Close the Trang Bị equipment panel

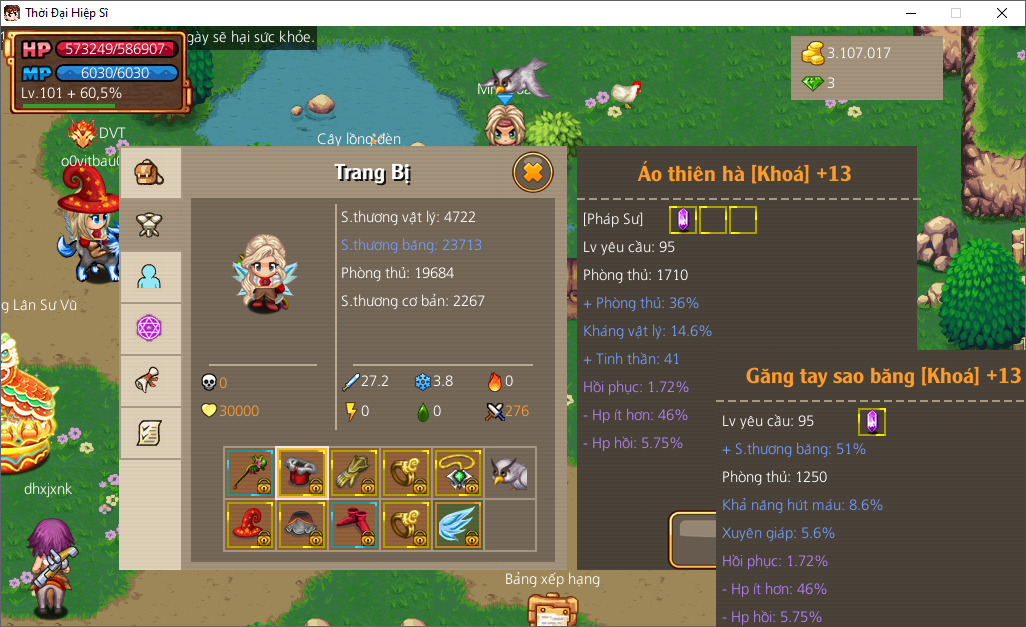tap(533, 172)
